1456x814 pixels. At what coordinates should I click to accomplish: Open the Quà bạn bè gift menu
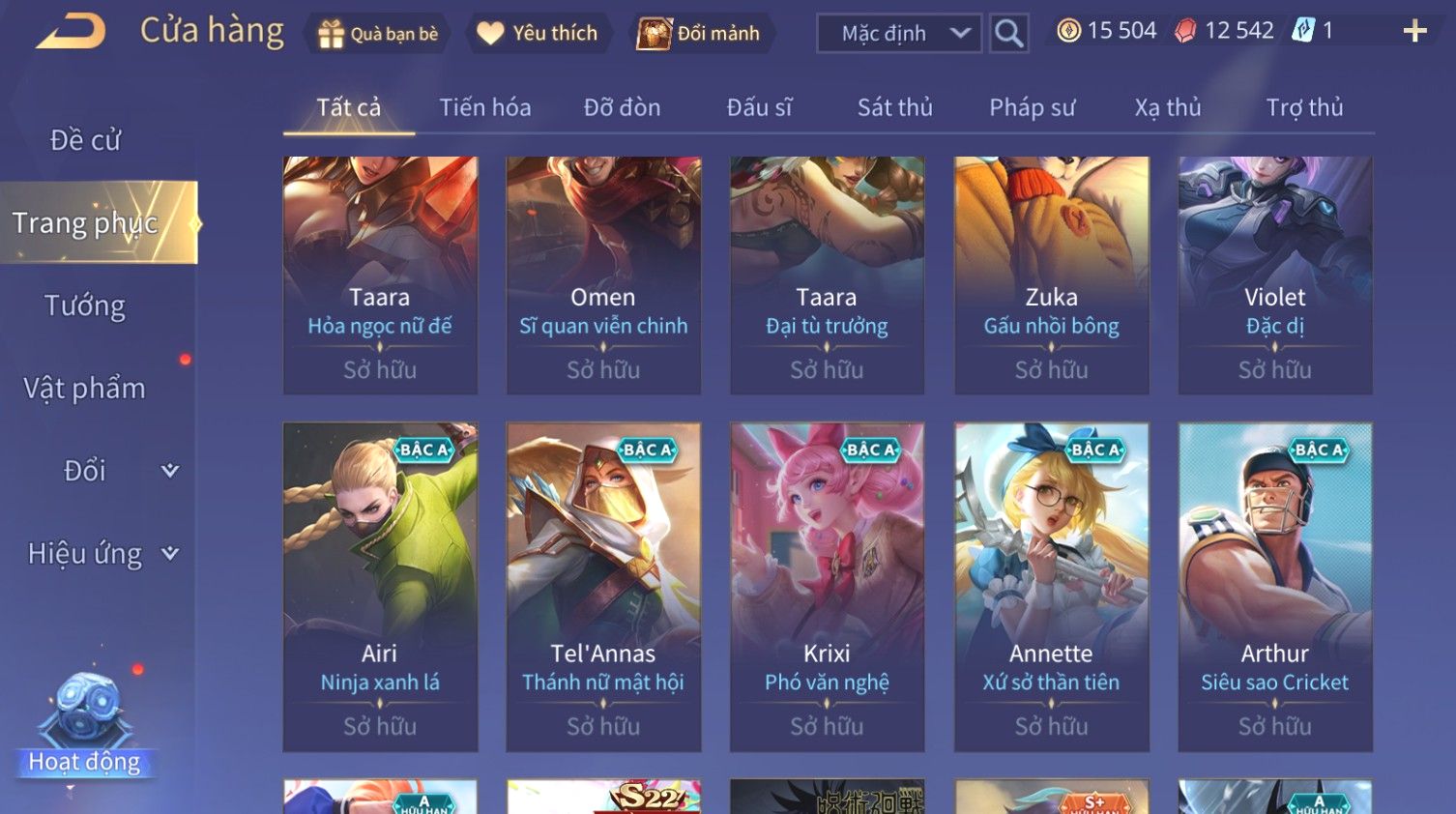pyautogui.click(x=377, y=34)
